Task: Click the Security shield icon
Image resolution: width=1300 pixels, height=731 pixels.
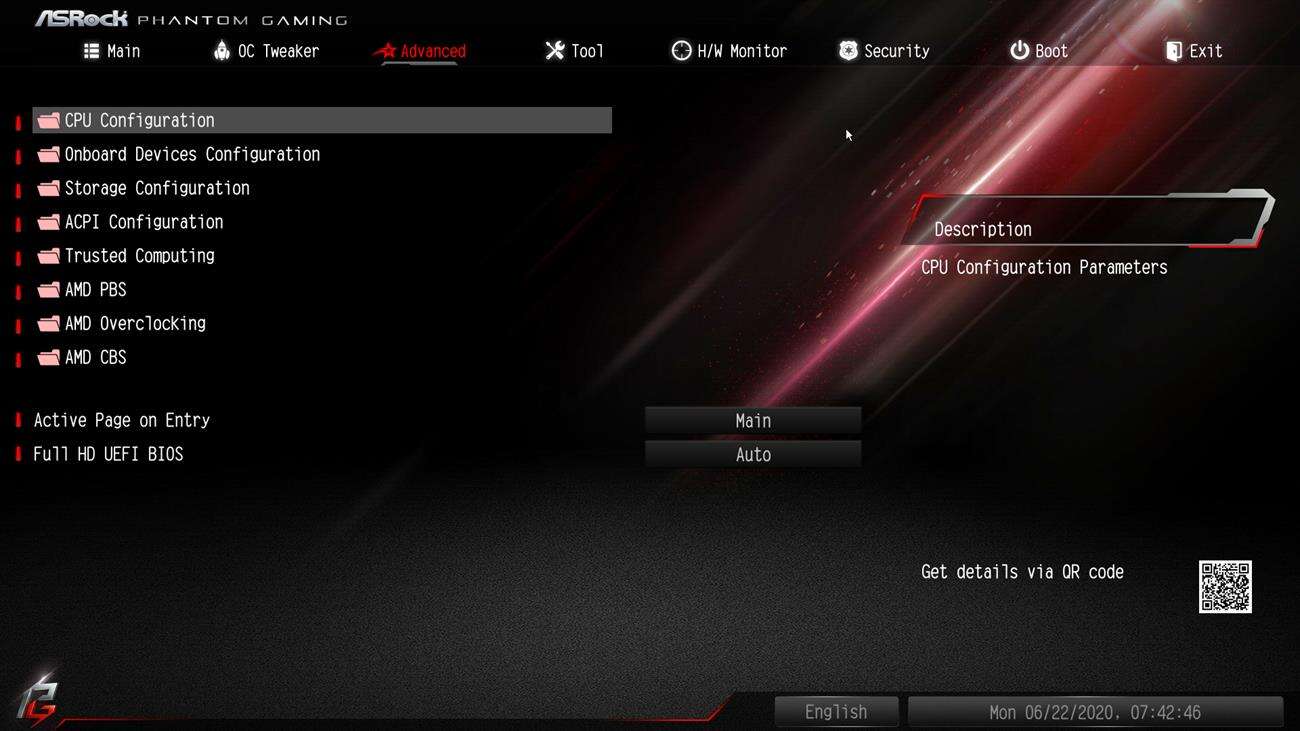Action: 848,50
